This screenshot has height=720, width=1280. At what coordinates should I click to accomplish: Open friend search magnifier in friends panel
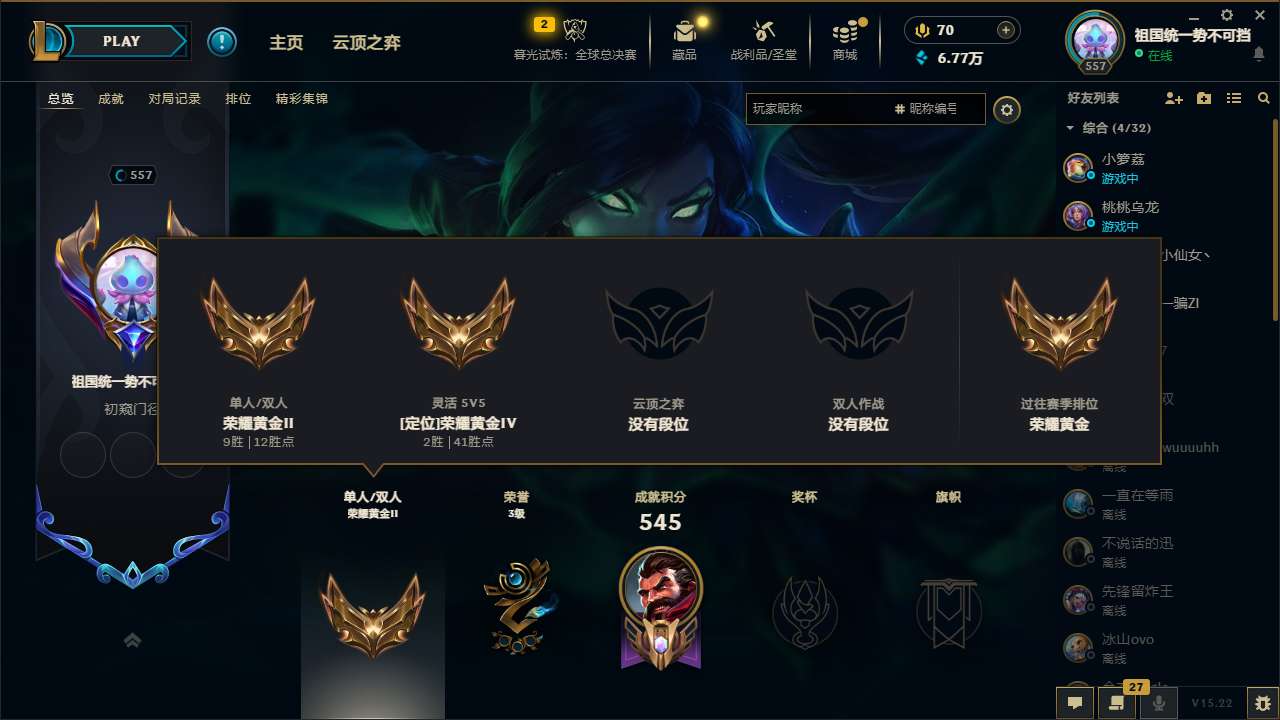point(1263,98)
